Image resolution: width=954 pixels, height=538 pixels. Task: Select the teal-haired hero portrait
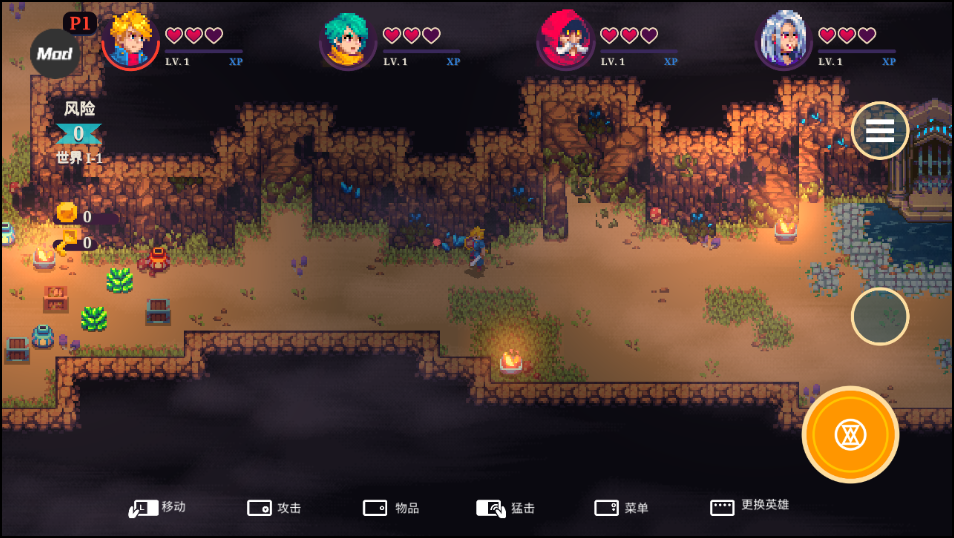348,41
